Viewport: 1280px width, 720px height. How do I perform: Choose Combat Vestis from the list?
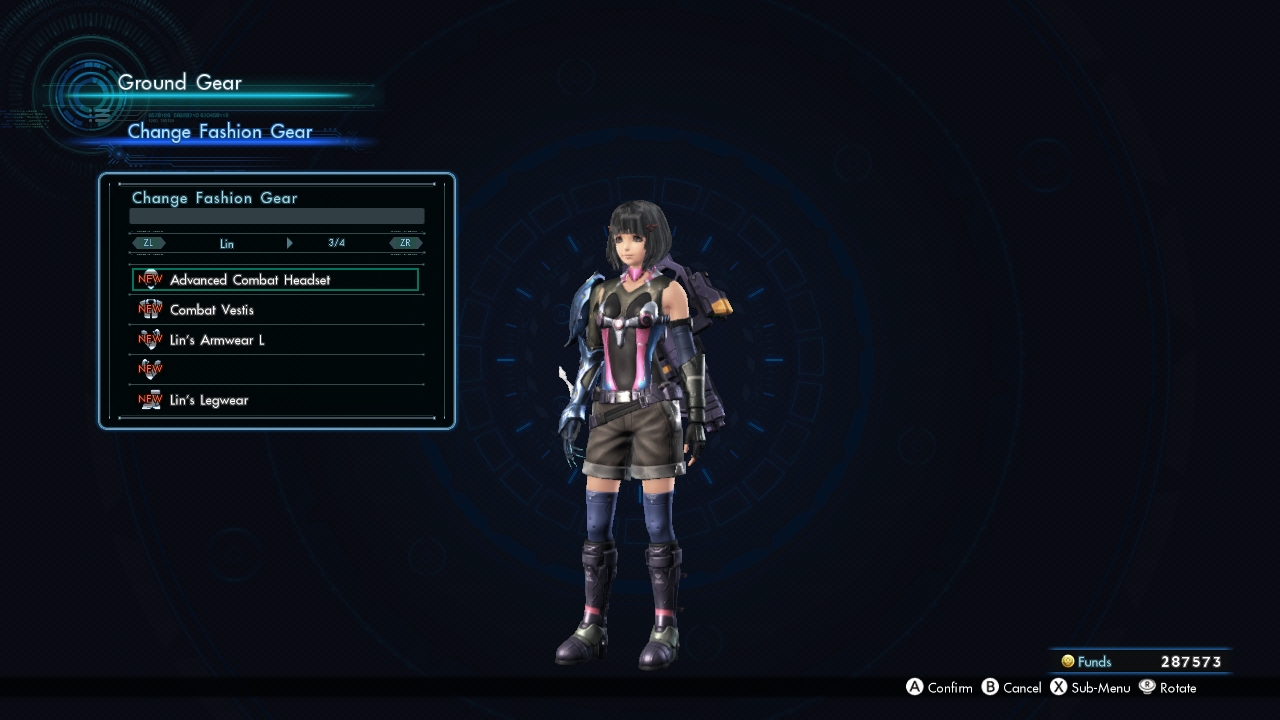click(275, 310)
